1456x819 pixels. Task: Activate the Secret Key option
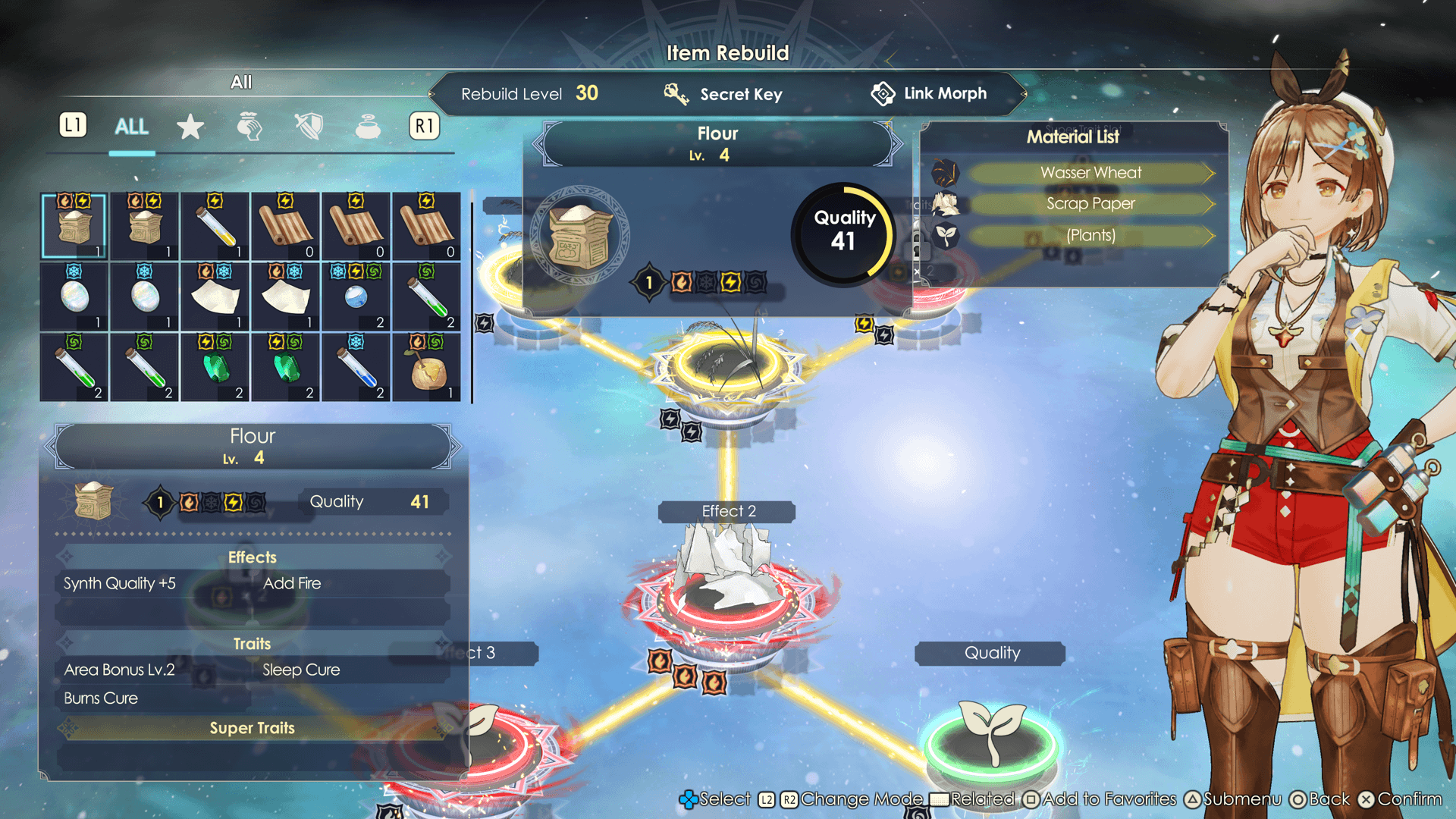click(x=723, y=94)
